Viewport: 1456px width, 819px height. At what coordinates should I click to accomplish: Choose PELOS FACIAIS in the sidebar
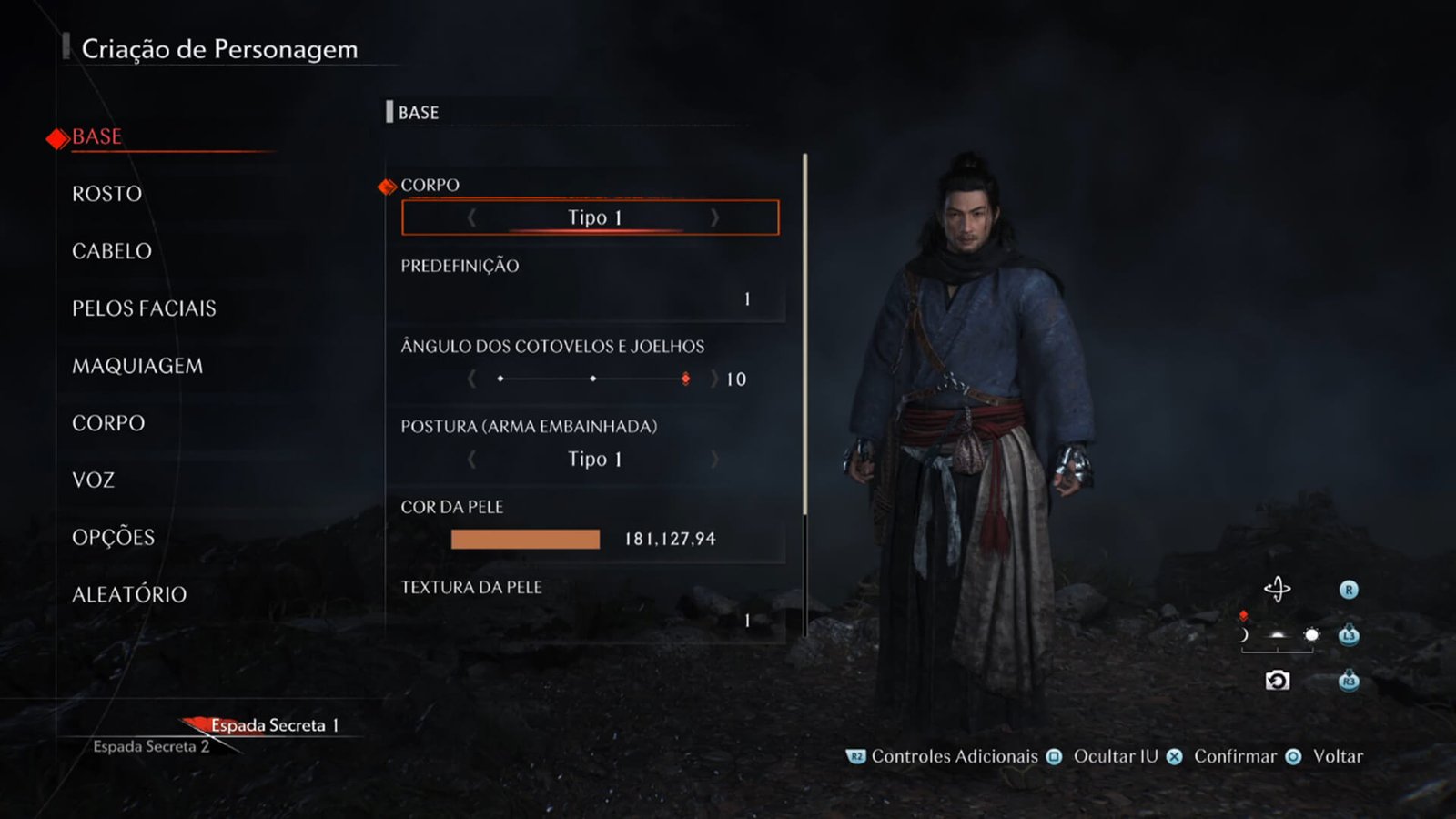144,308
